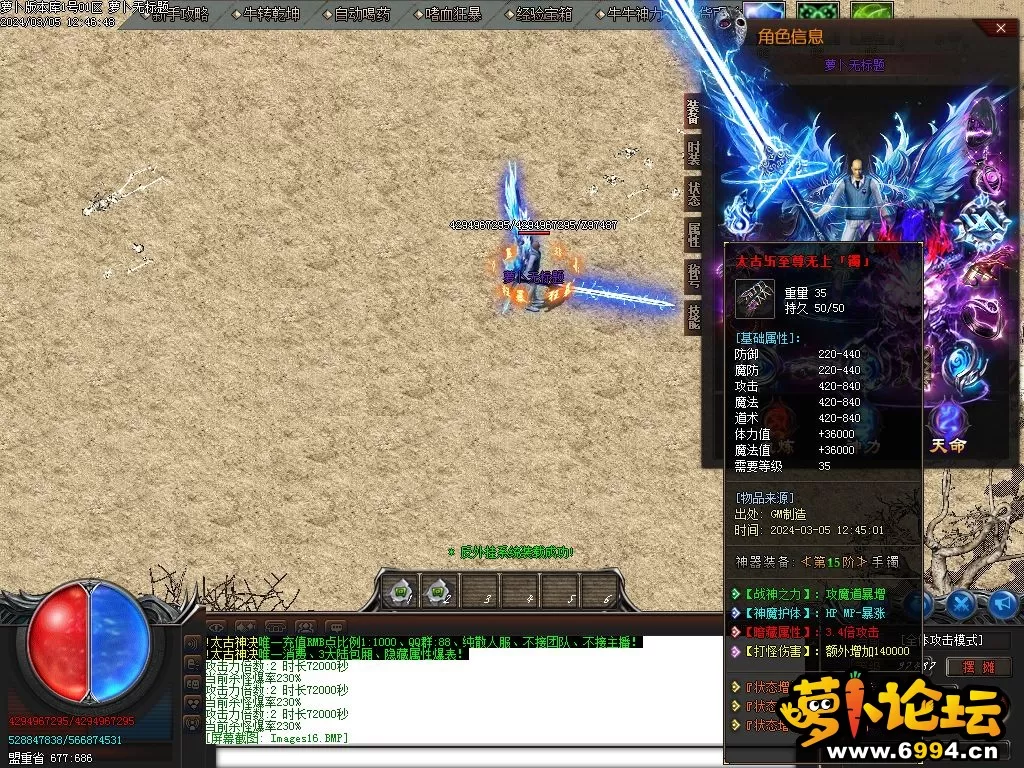Open the 天命 destiny button
This screenshot has height=768, width=1024.
(x=948, y=431)
